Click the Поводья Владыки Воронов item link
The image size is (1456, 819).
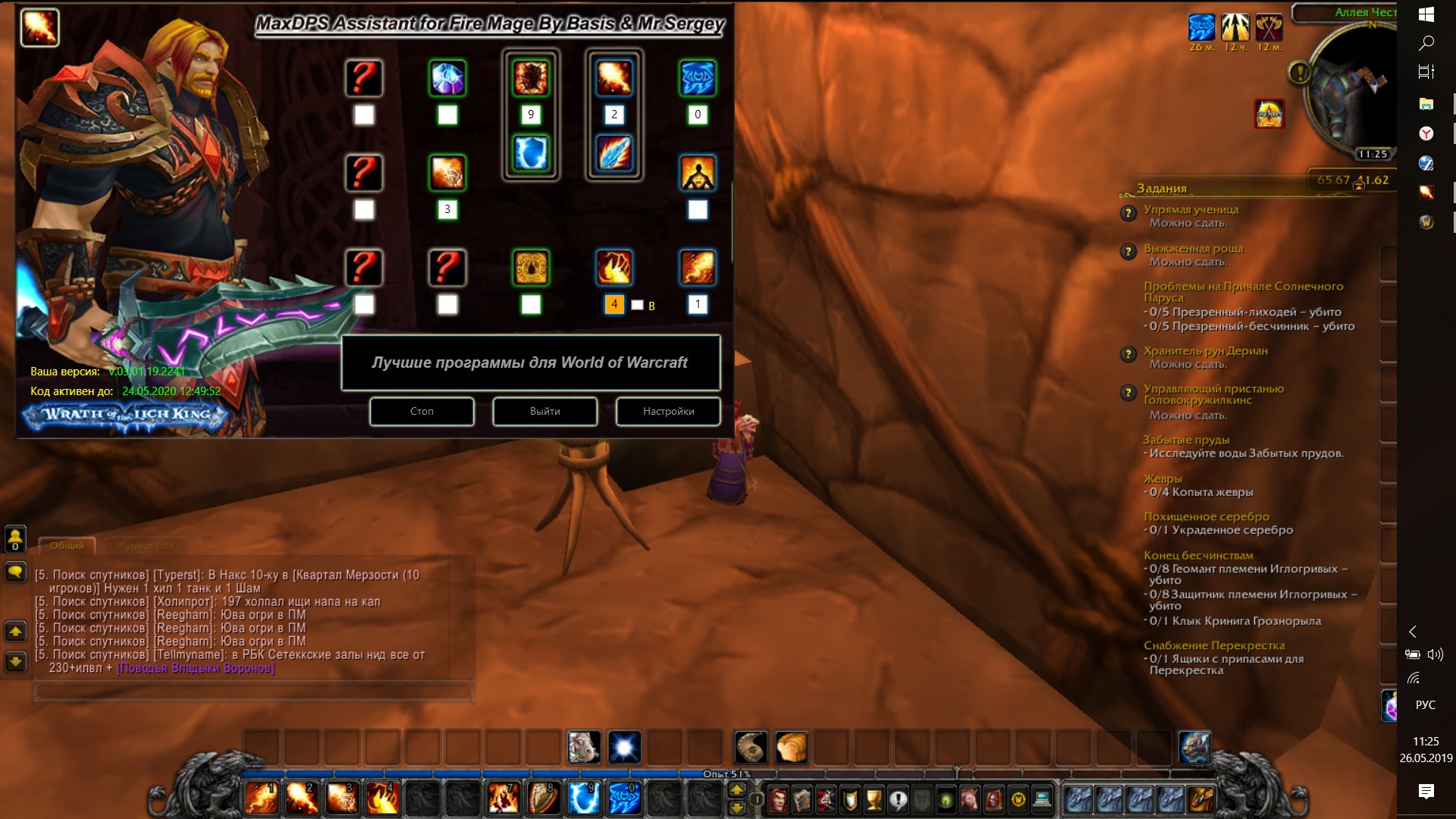click(x=195, y=668)
